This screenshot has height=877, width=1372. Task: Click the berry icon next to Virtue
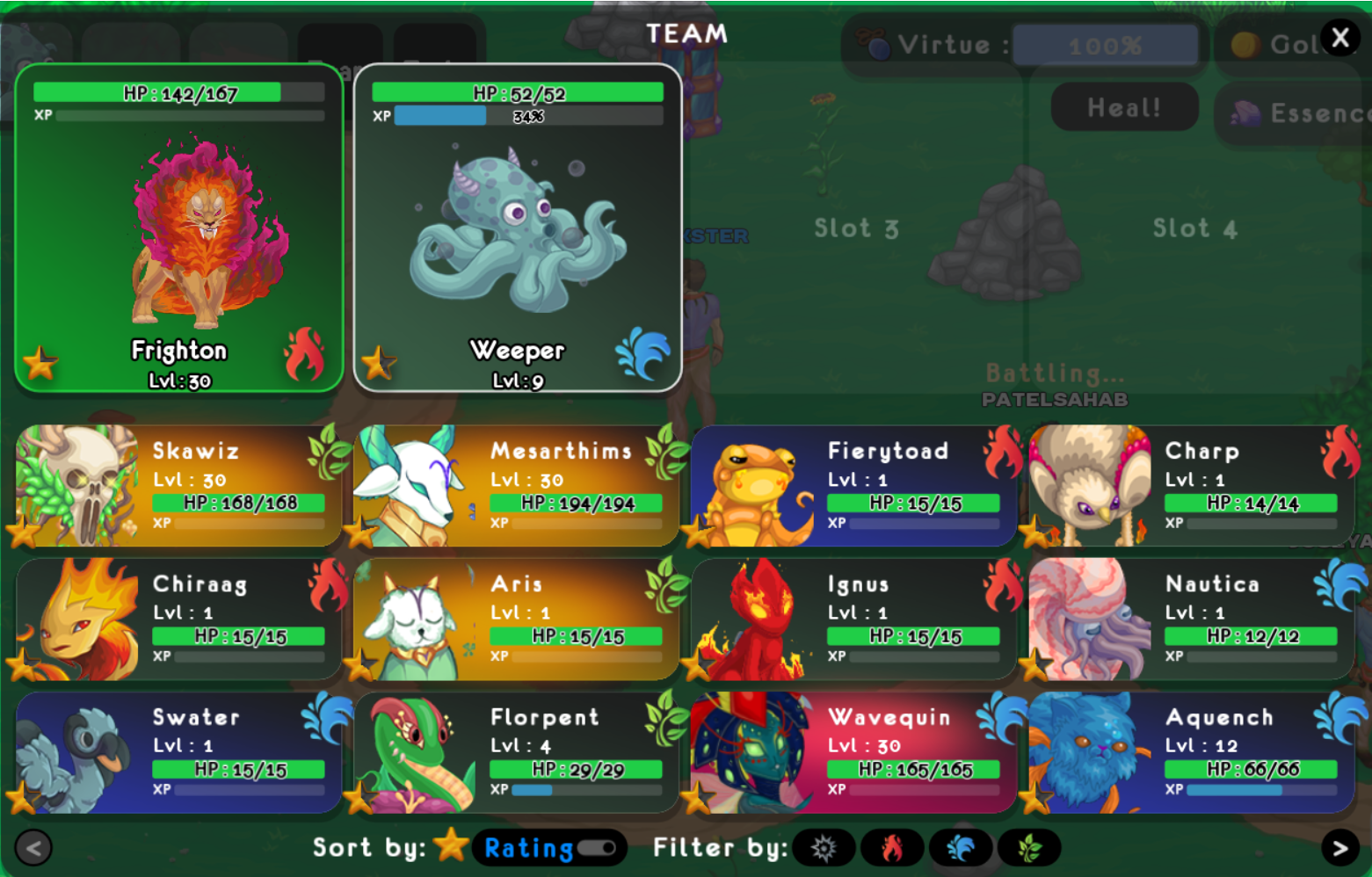pos(874,42)
